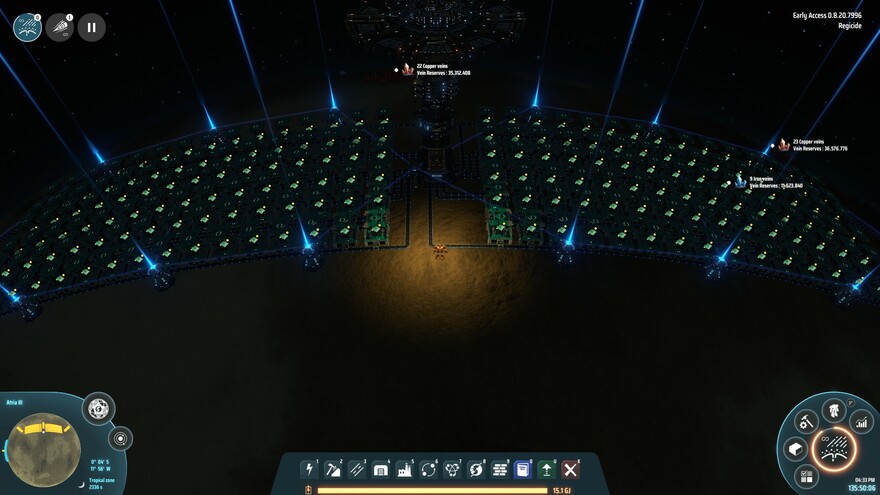Open the cube icon in round panel
This screenshot has width=880, height=495.
coord(796,449)
